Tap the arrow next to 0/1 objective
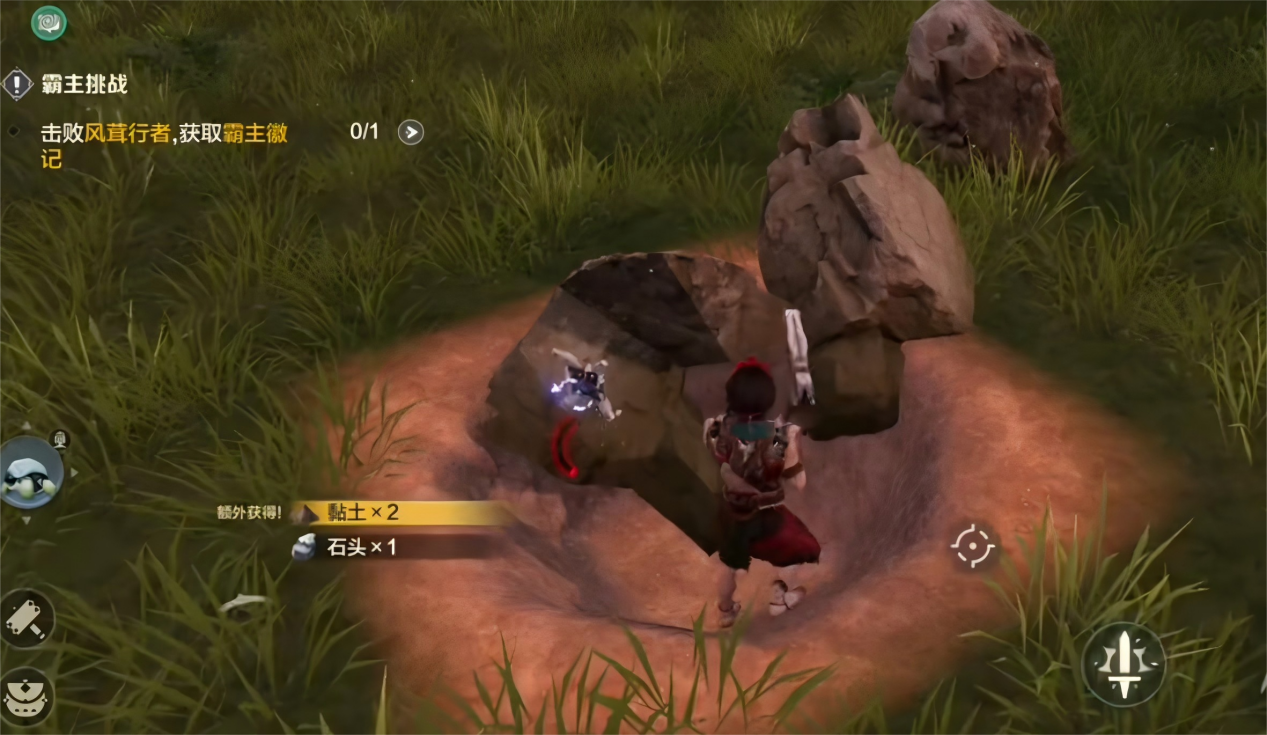The width and height of the screenshot is (1267, 735). (x=410, y=132)
